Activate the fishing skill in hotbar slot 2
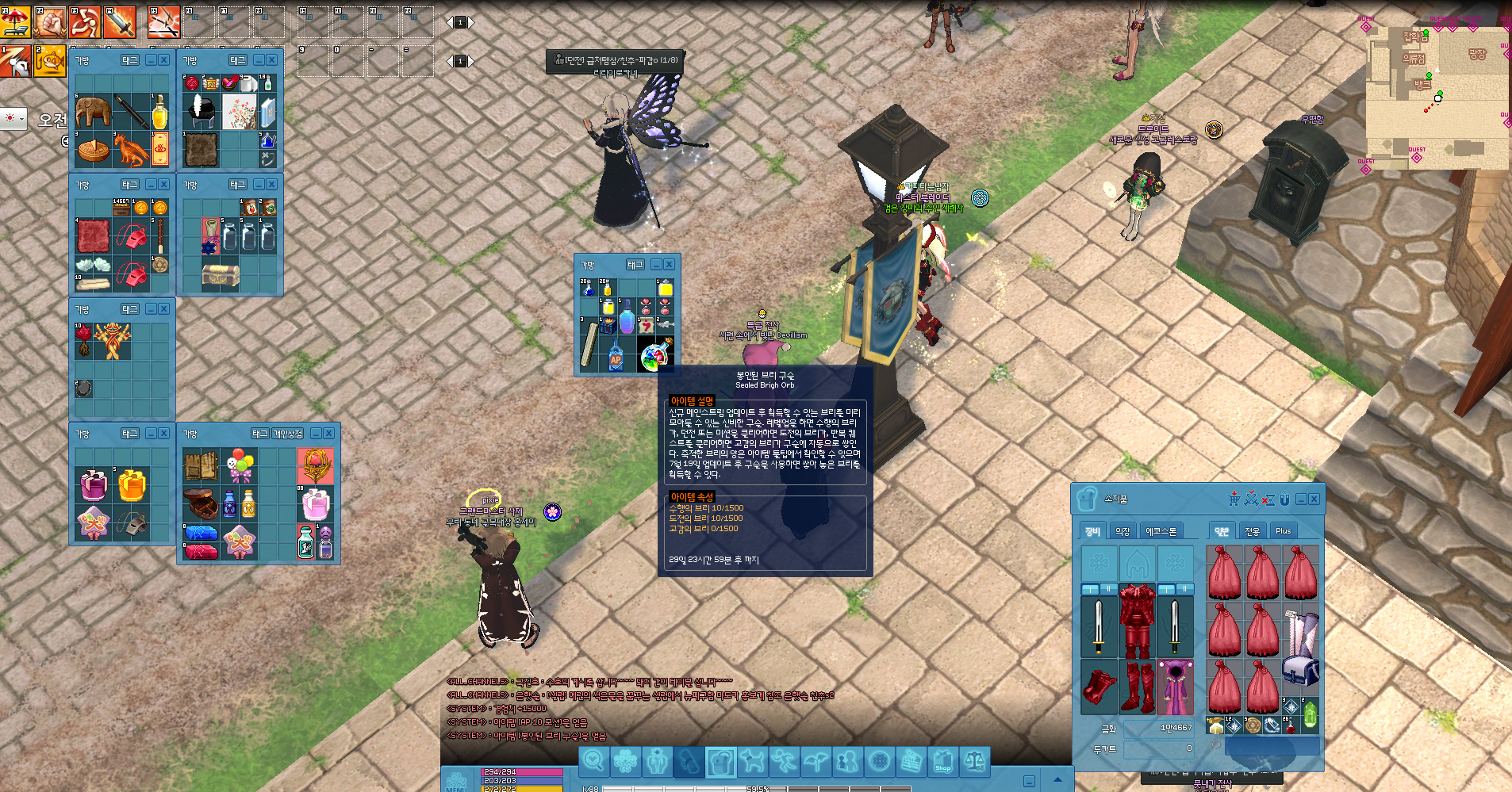 (x=49, y=61)
